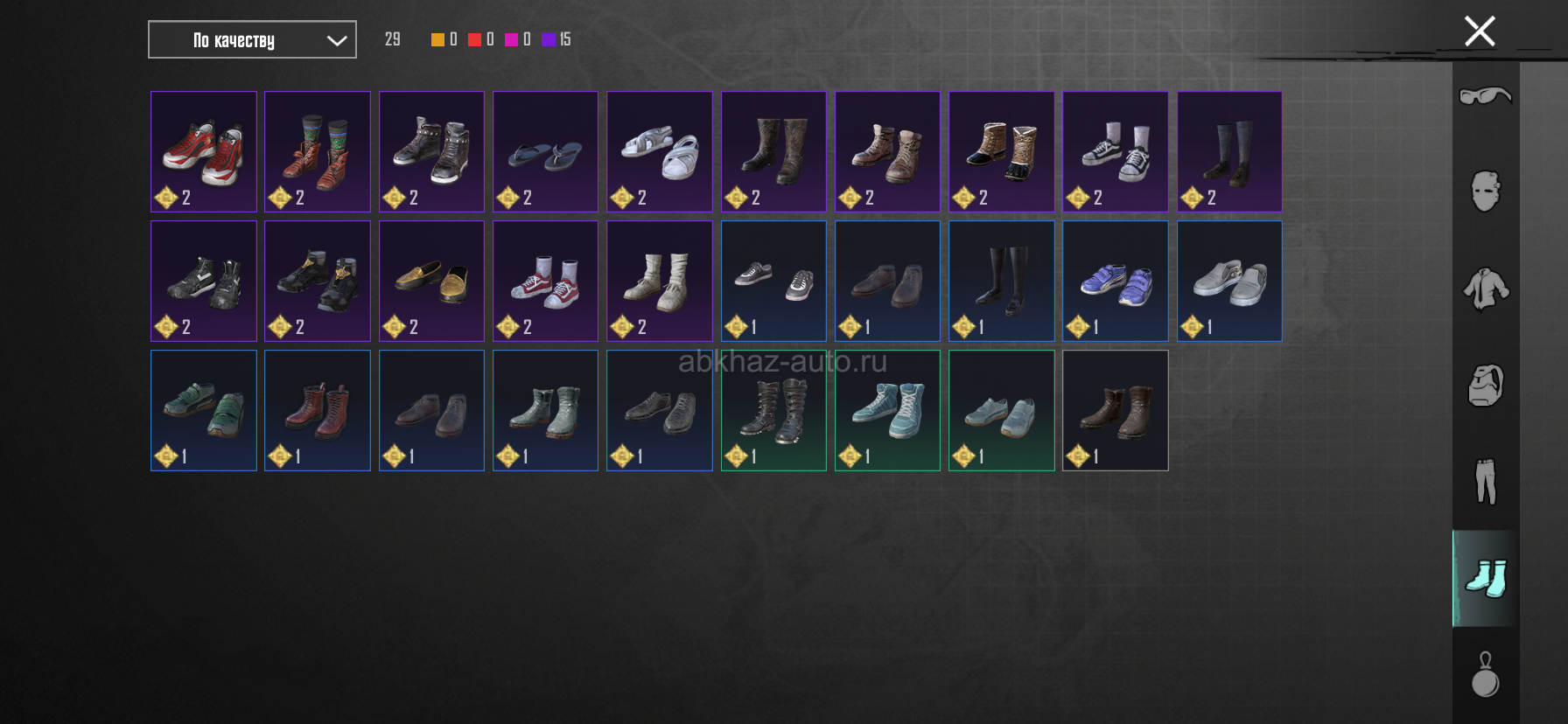Close the inventory screen with the X
Screen dimensions: 1568x724
(1480, 31)
